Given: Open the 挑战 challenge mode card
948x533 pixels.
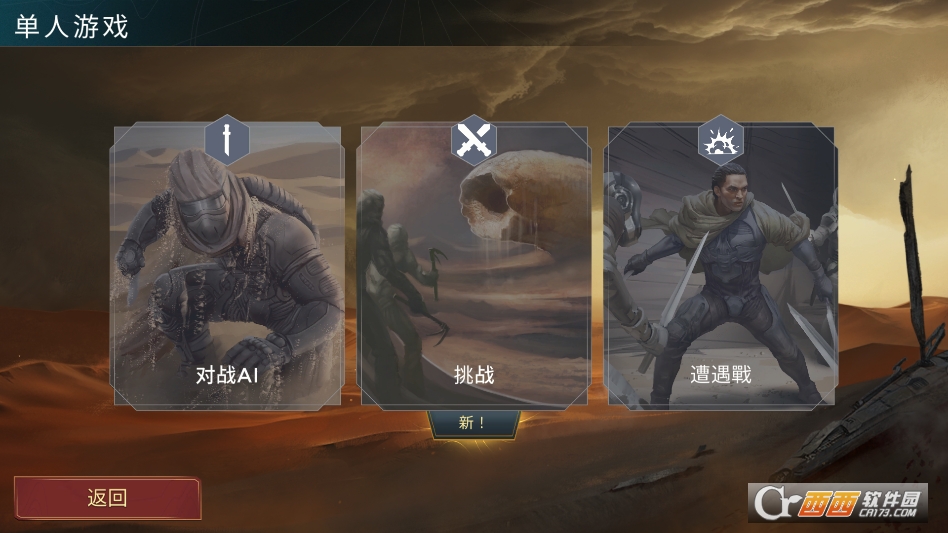Looking at the screenshot, I should tap(474, 267).
